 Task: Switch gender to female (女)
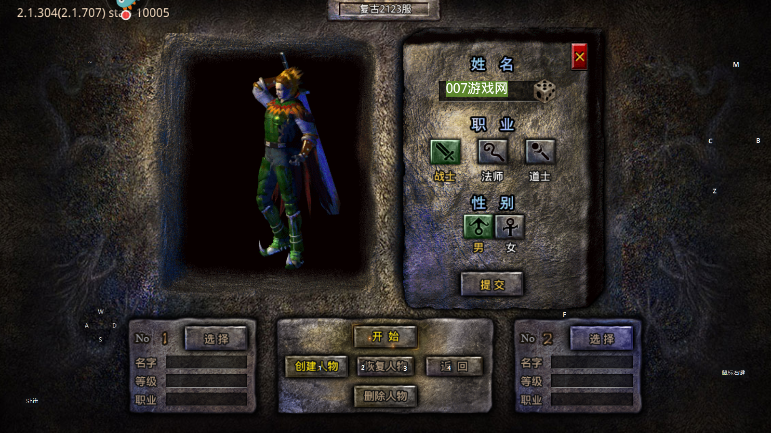click(510, 226)
